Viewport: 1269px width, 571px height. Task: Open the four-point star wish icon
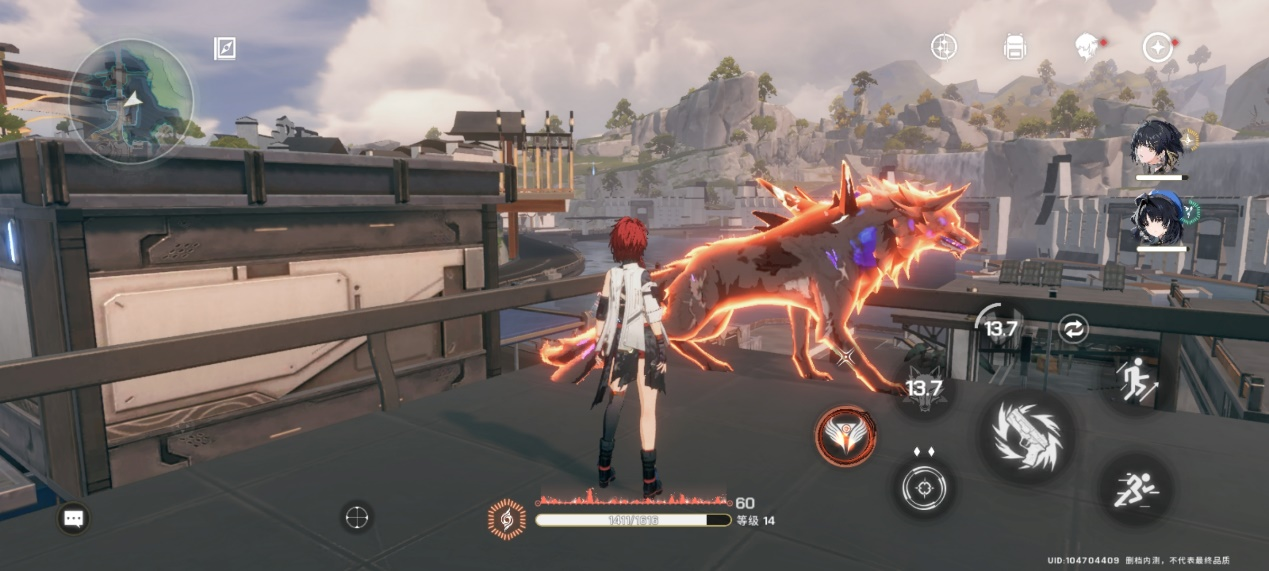pyautogui.click(x=1157, y=47)
